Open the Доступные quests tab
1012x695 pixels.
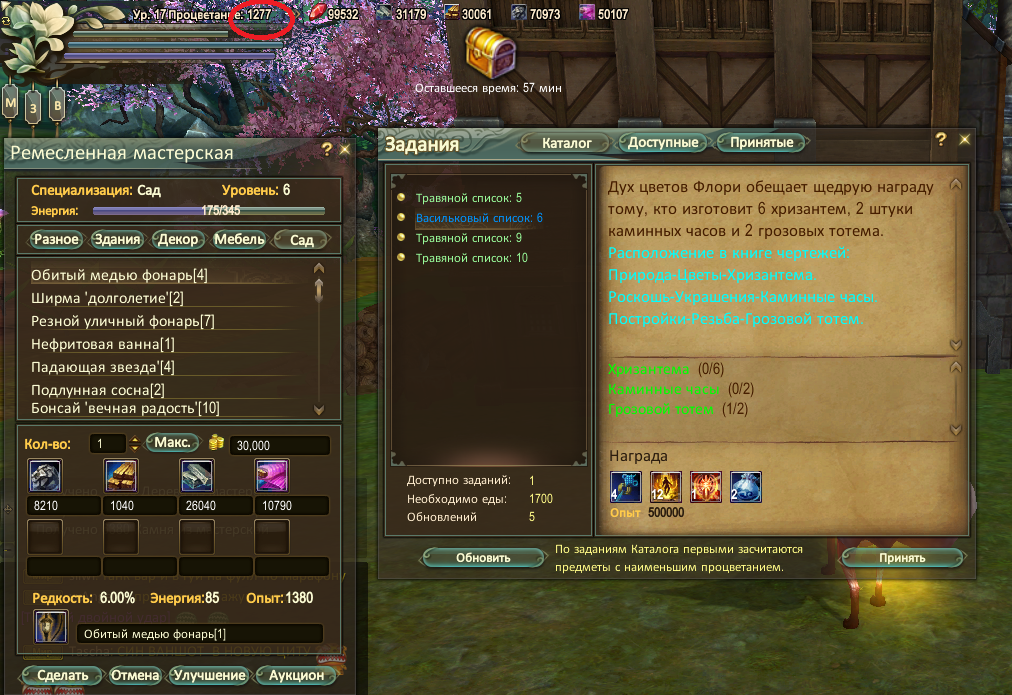[x=663, y=143]
